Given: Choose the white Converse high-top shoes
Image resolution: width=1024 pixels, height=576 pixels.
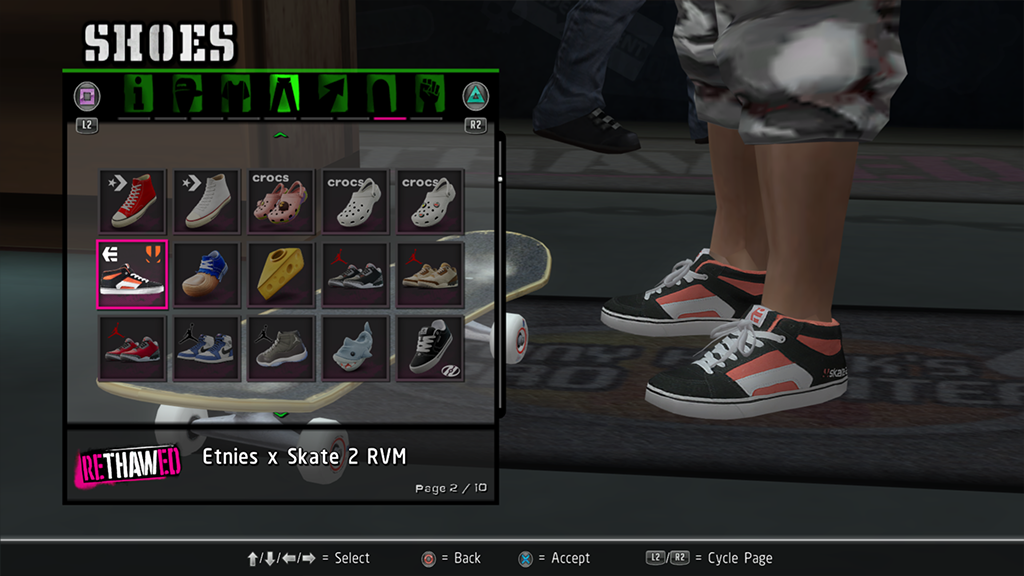Looking at the screenshot, I should (207, 201).
